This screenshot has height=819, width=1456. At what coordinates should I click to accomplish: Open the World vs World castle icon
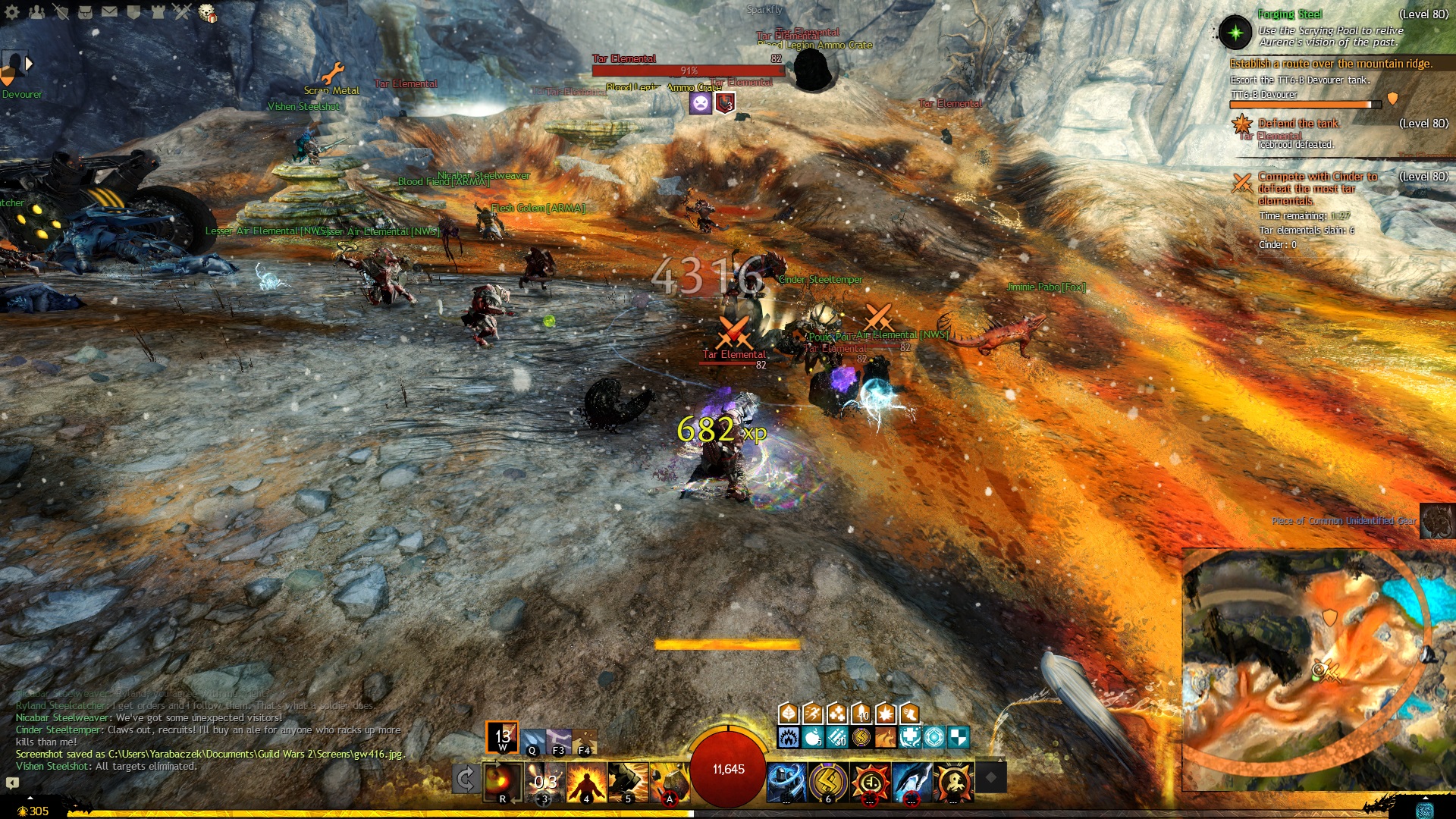(x=158, y=11)
